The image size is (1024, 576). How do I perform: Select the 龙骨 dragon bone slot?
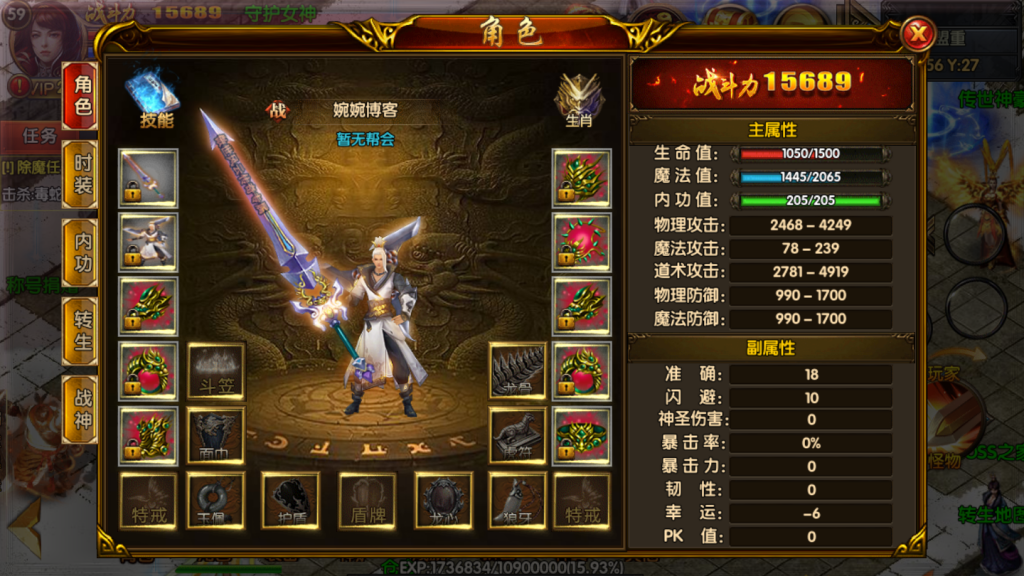pyautogui.click(x=517, y=371)
